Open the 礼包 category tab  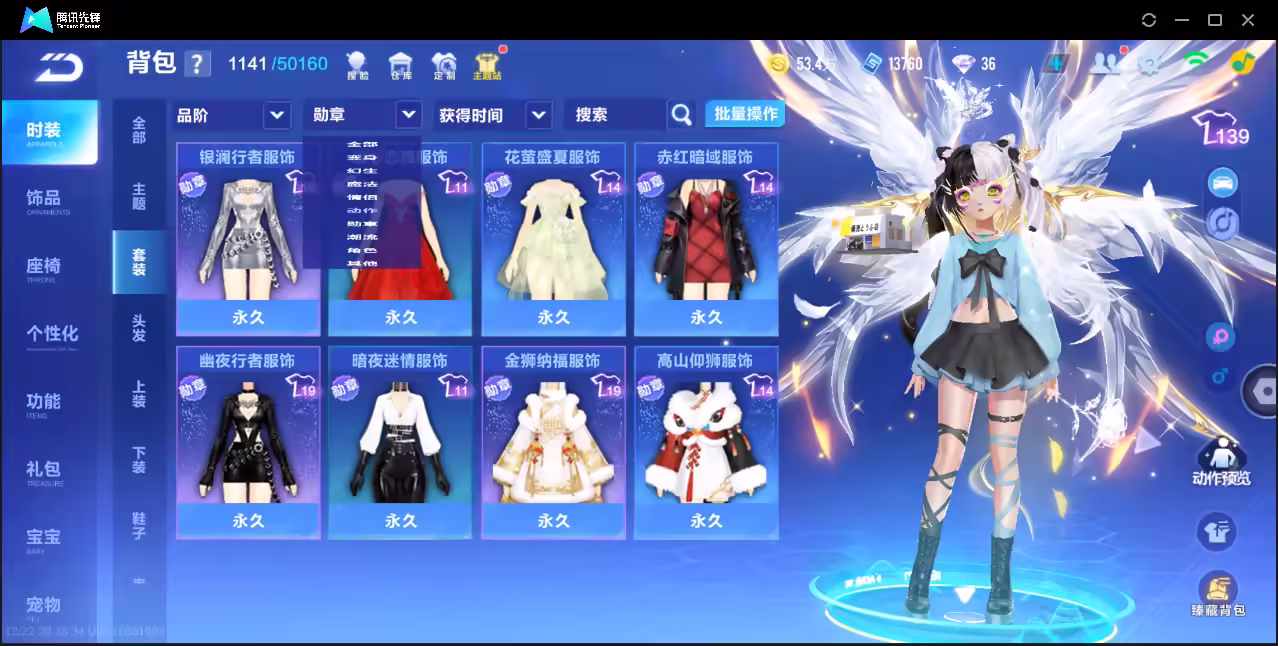45,470
